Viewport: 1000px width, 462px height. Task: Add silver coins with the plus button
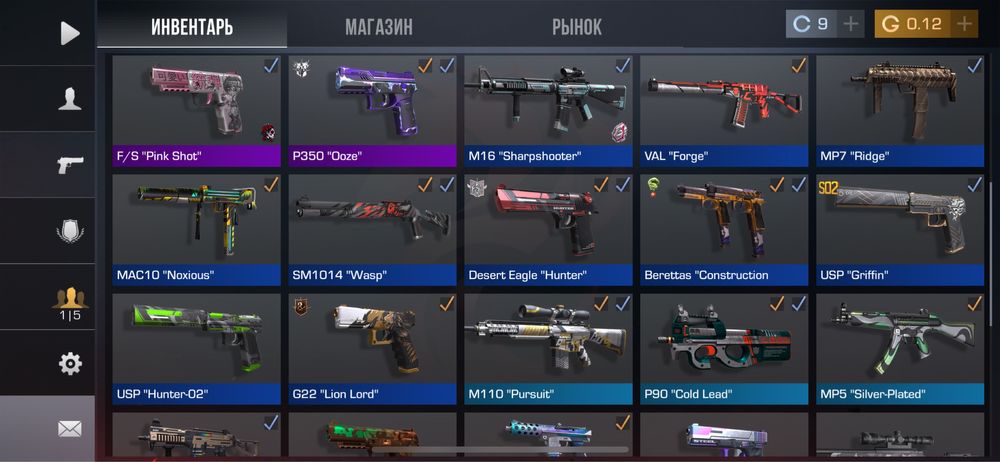pyautogui.click(x=851, y=23)
